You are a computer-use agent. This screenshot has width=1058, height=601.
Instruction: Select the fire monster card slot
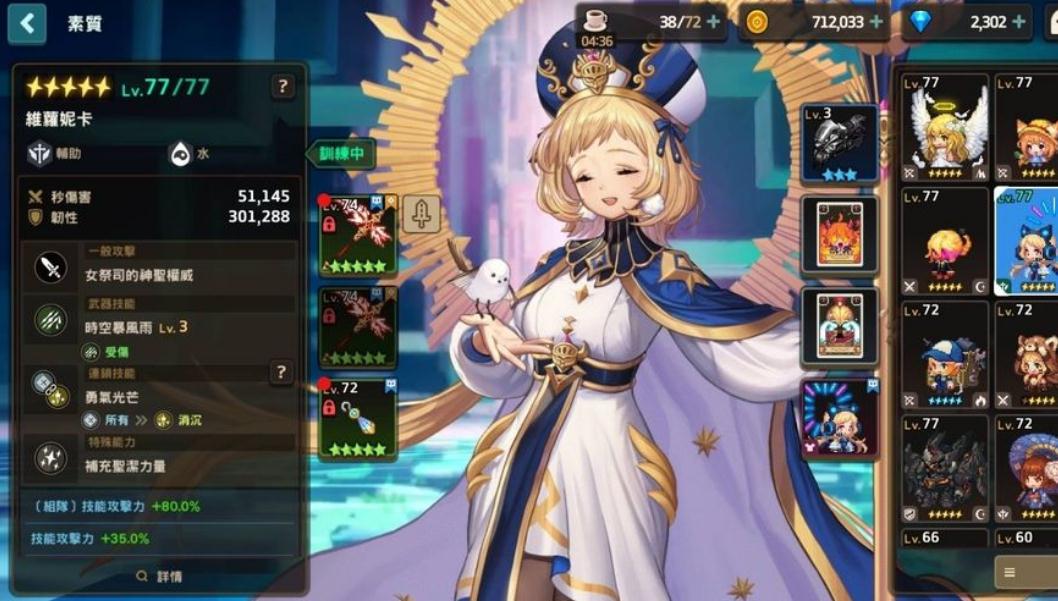click(840, 236)
